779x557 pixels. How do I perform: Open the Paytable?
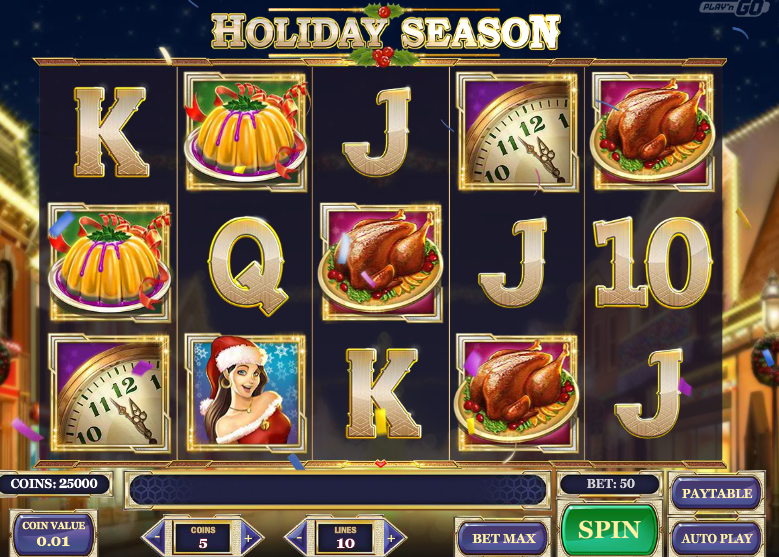[717, 493]
